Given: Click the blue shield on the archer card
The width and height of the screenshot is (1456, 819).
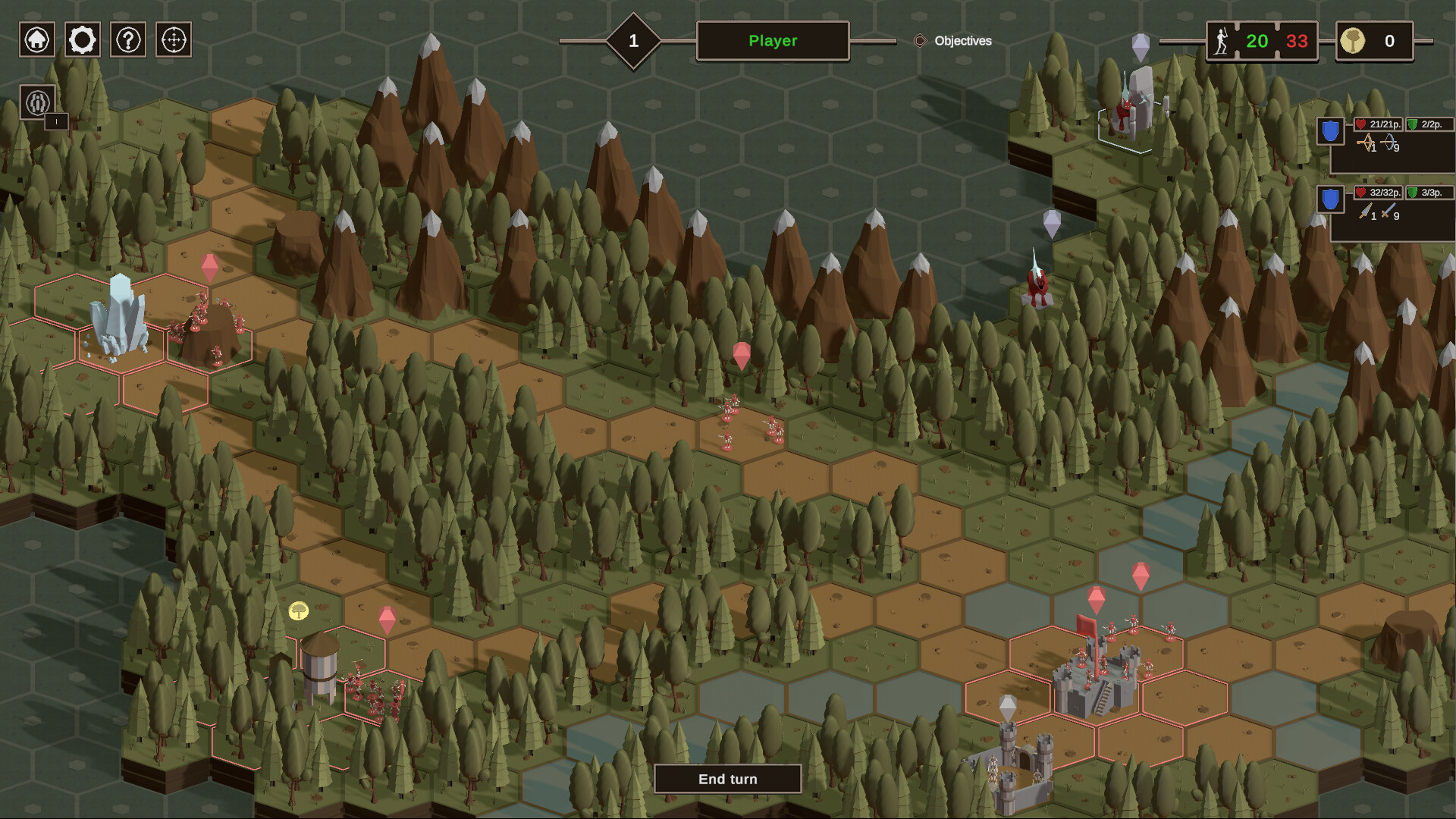Looking at the screenshot, I should coord(1330,131).
